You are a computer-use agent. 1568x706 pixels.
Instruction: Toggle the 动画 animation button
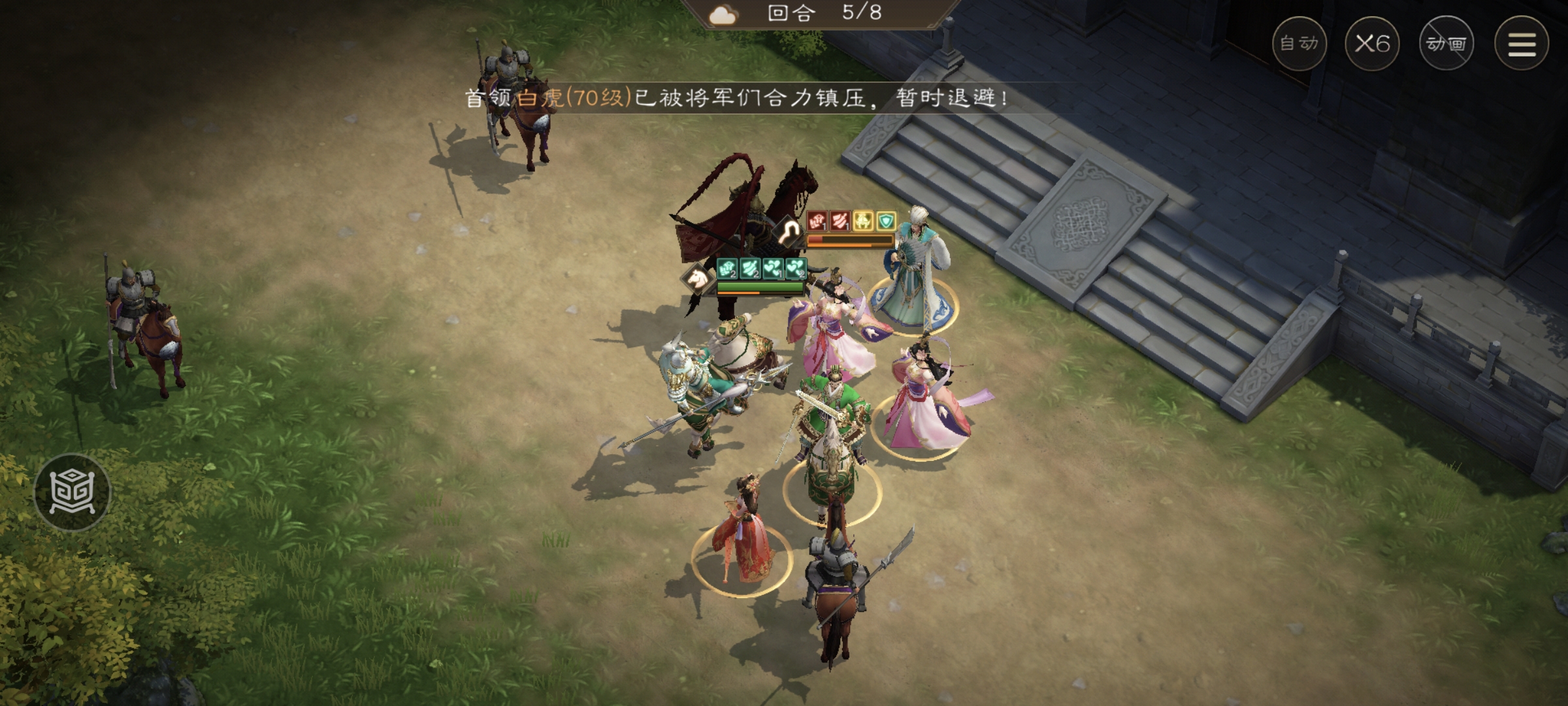click(1446, 44)
